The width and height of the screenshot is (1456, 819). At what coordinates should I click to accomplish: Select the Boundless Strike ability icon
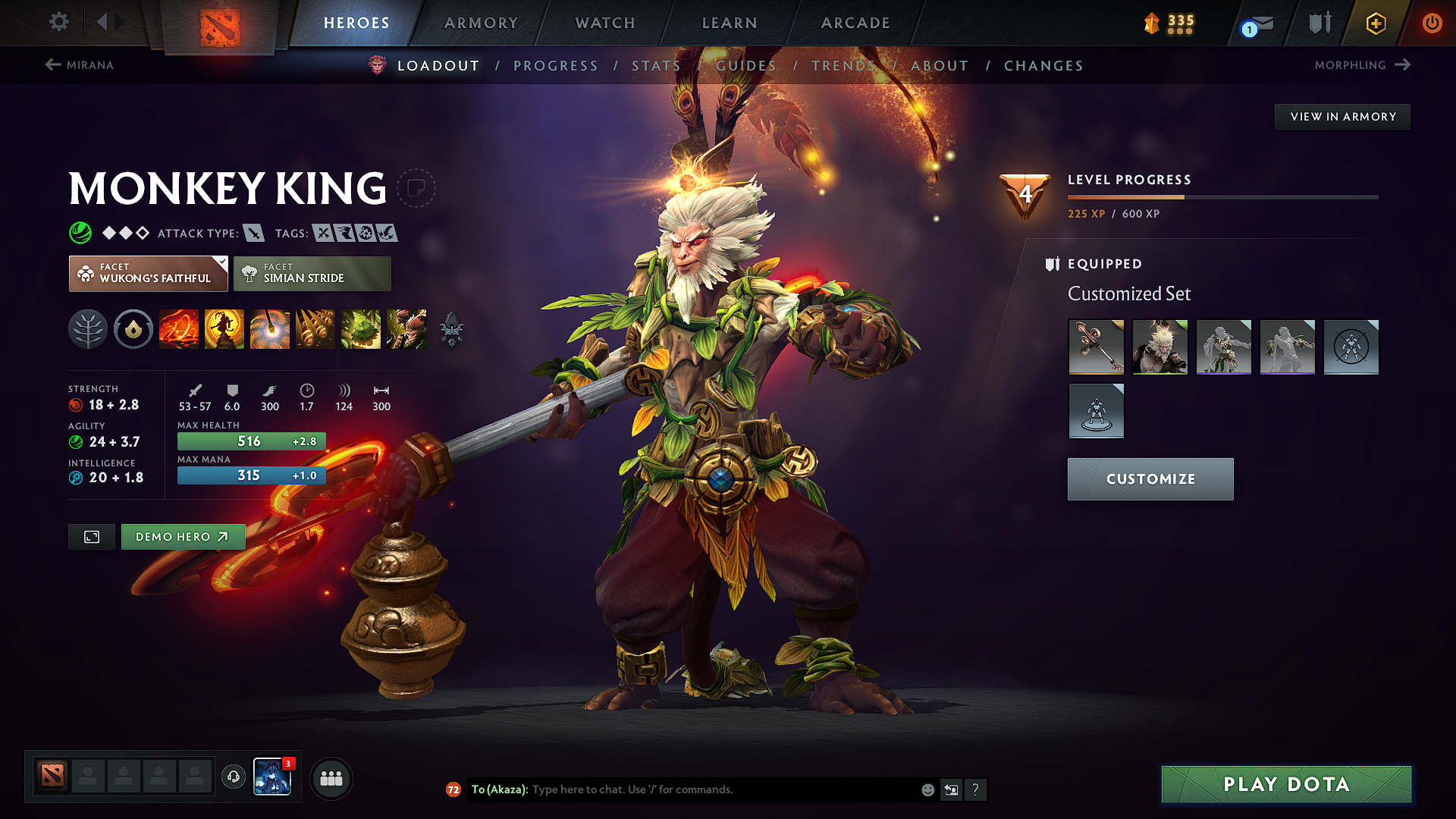tap(179, 329)
